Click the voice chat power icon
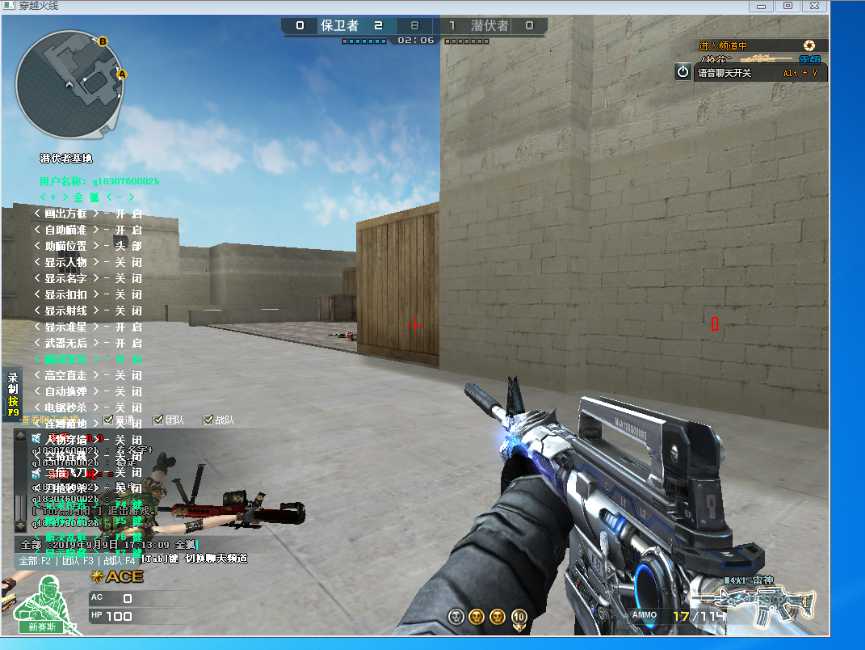 tap(683, 71)
